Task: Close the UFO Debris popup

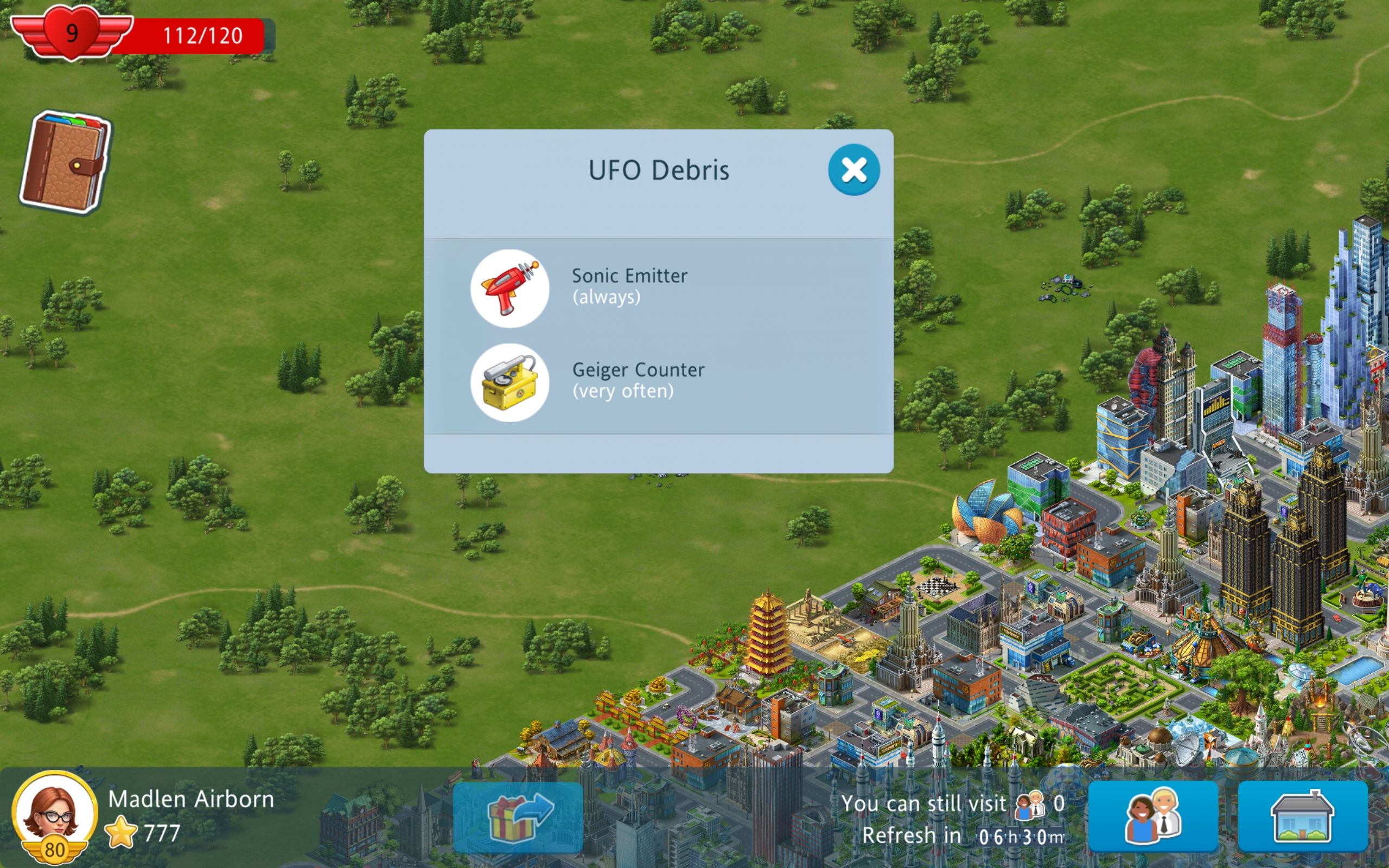Action: click(853, 170)
